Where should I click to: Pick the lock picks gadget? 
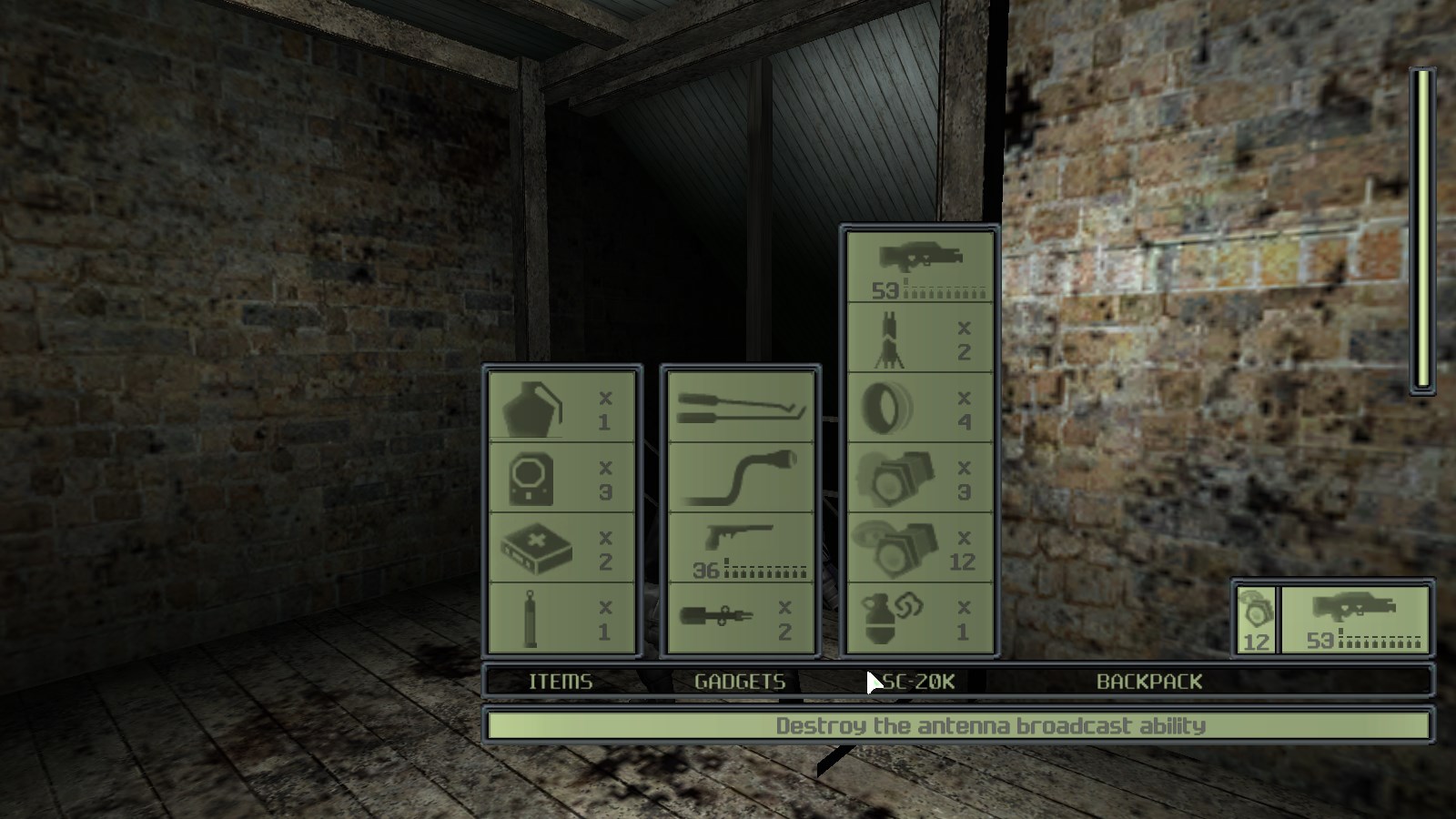click(x=740, y=407)
